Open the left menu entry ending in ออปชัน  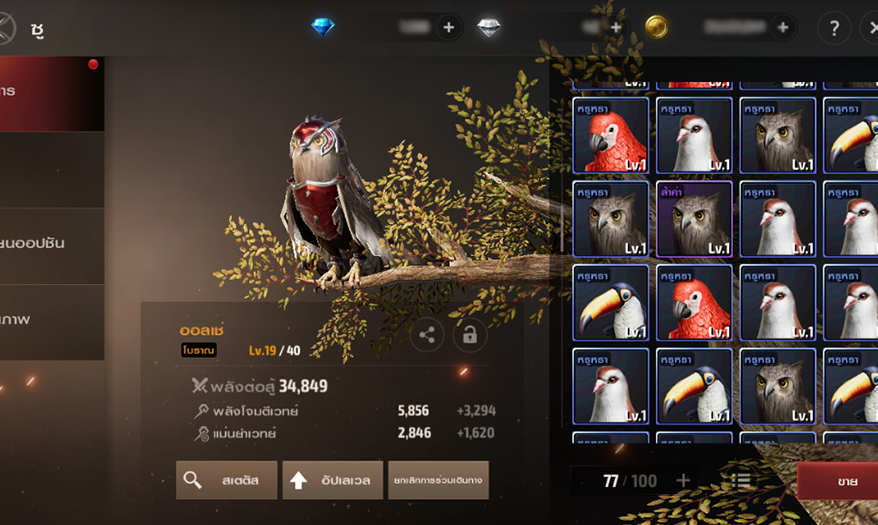pyautogui.click(x=50, y=243)
